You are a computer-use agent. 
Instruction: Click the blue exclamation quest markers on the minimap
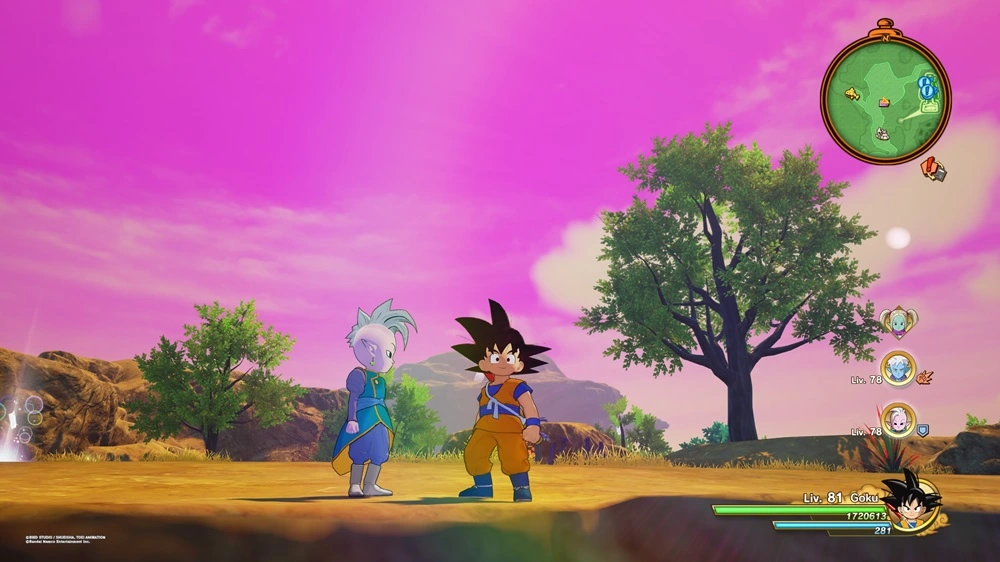tap(927, 87)
